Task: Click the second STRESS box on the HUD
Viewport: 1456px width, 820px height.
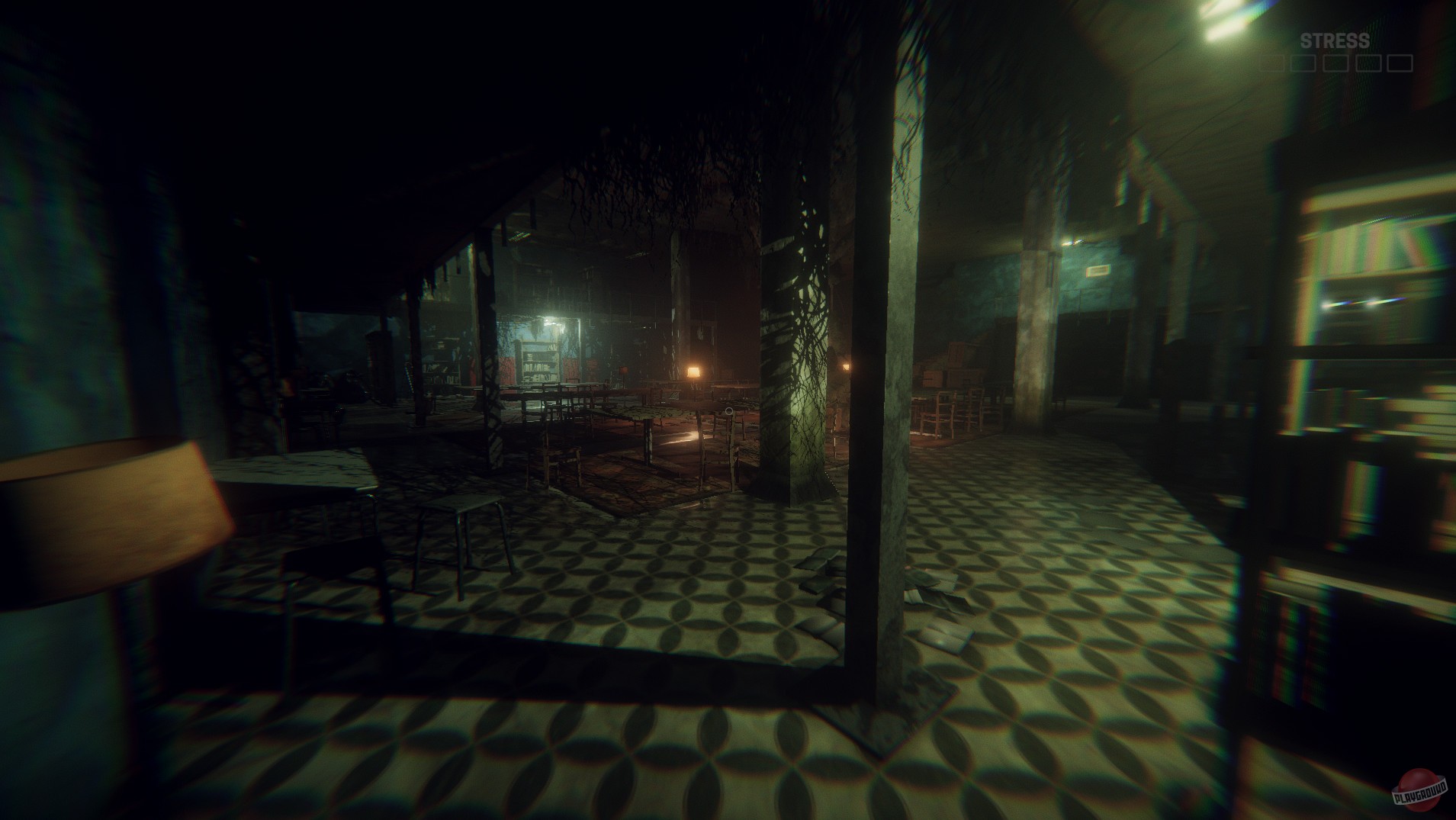Action: (1303, 65)
